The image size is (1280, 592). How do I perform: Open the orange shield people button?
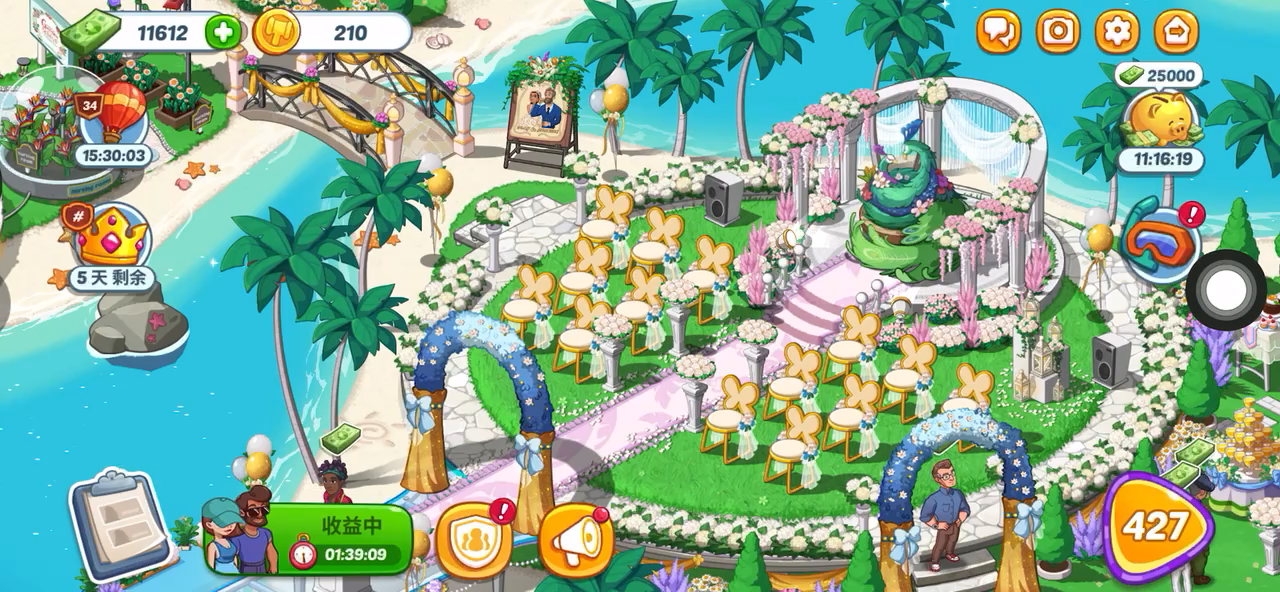[x=474, y=541]
